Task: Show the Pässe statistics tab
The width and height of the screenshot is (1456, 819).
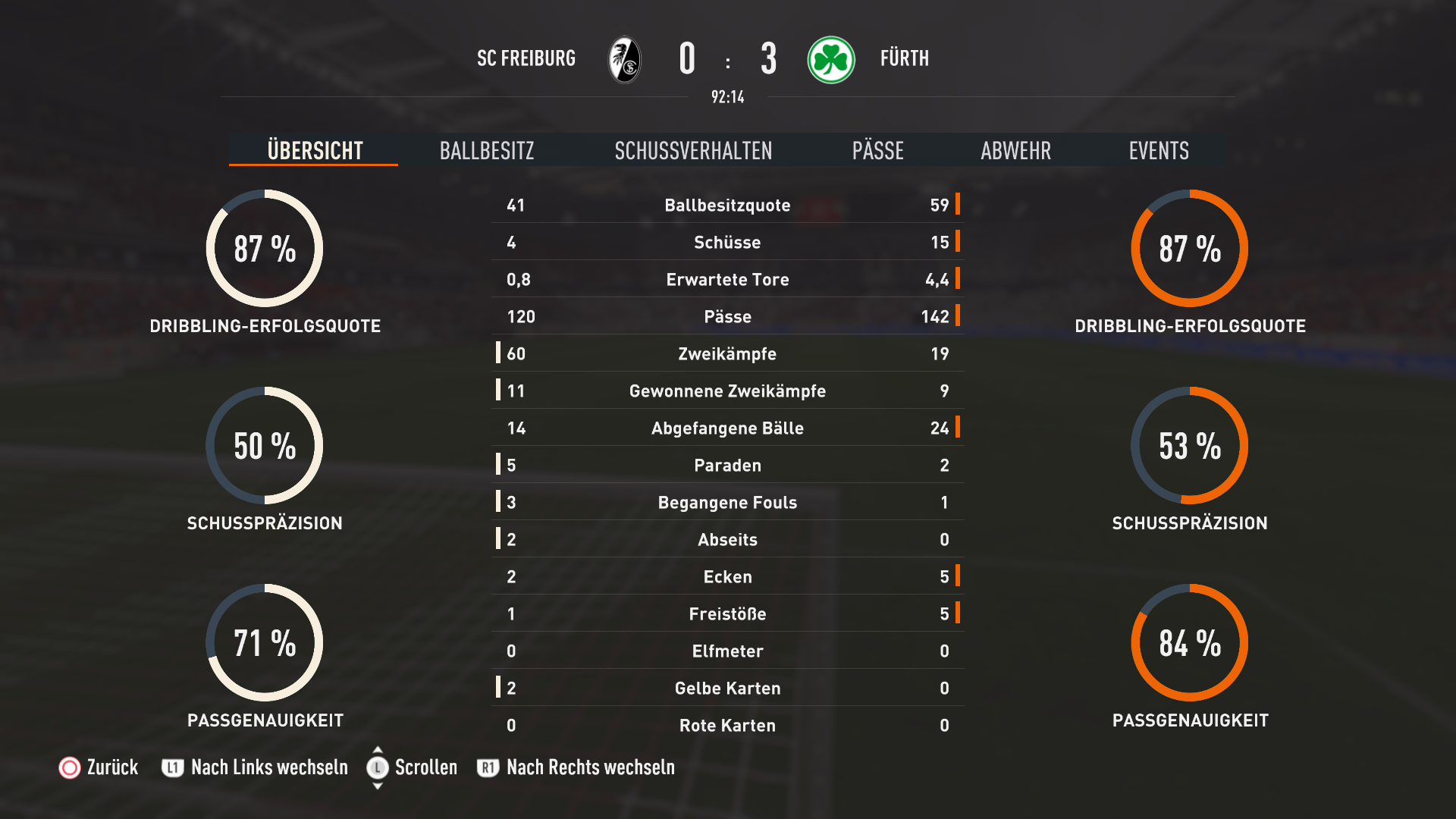Action: tap(877, 150)
